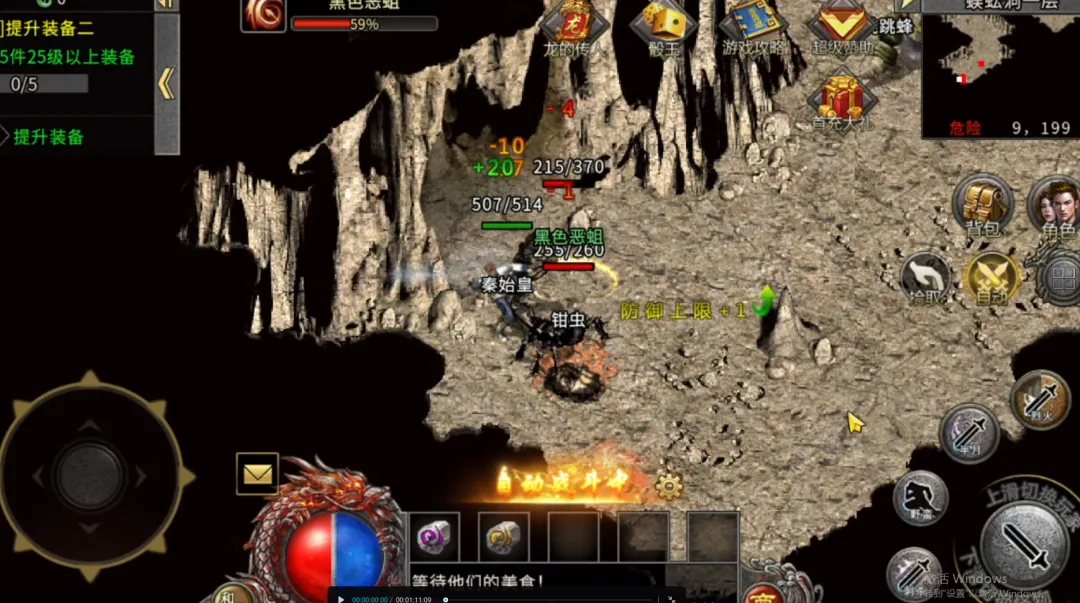Open the mail envelope icon
This screenshot has width=1080, height=603.
click(x=257, y=474)
